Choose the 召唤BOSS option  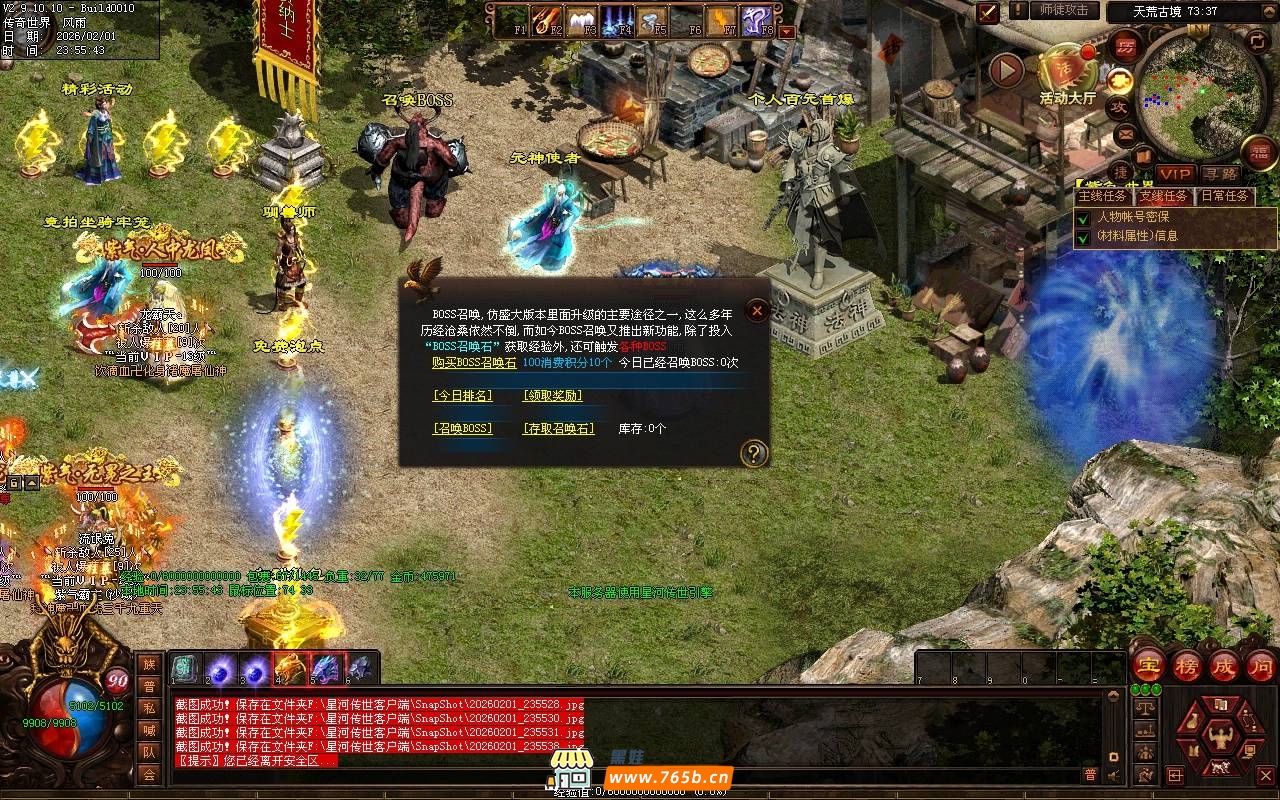point(462,429)
